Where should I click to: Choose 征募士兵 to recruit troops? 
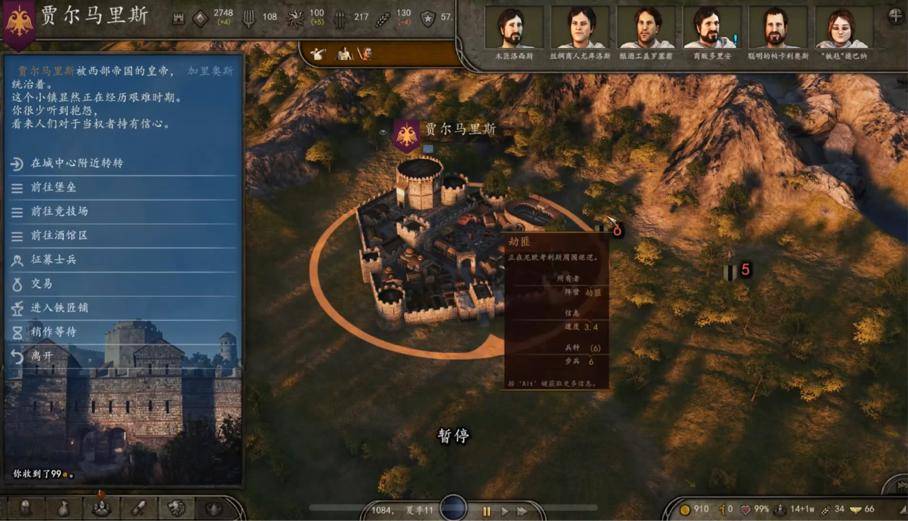pyautogui.click(x=54, y=259)
